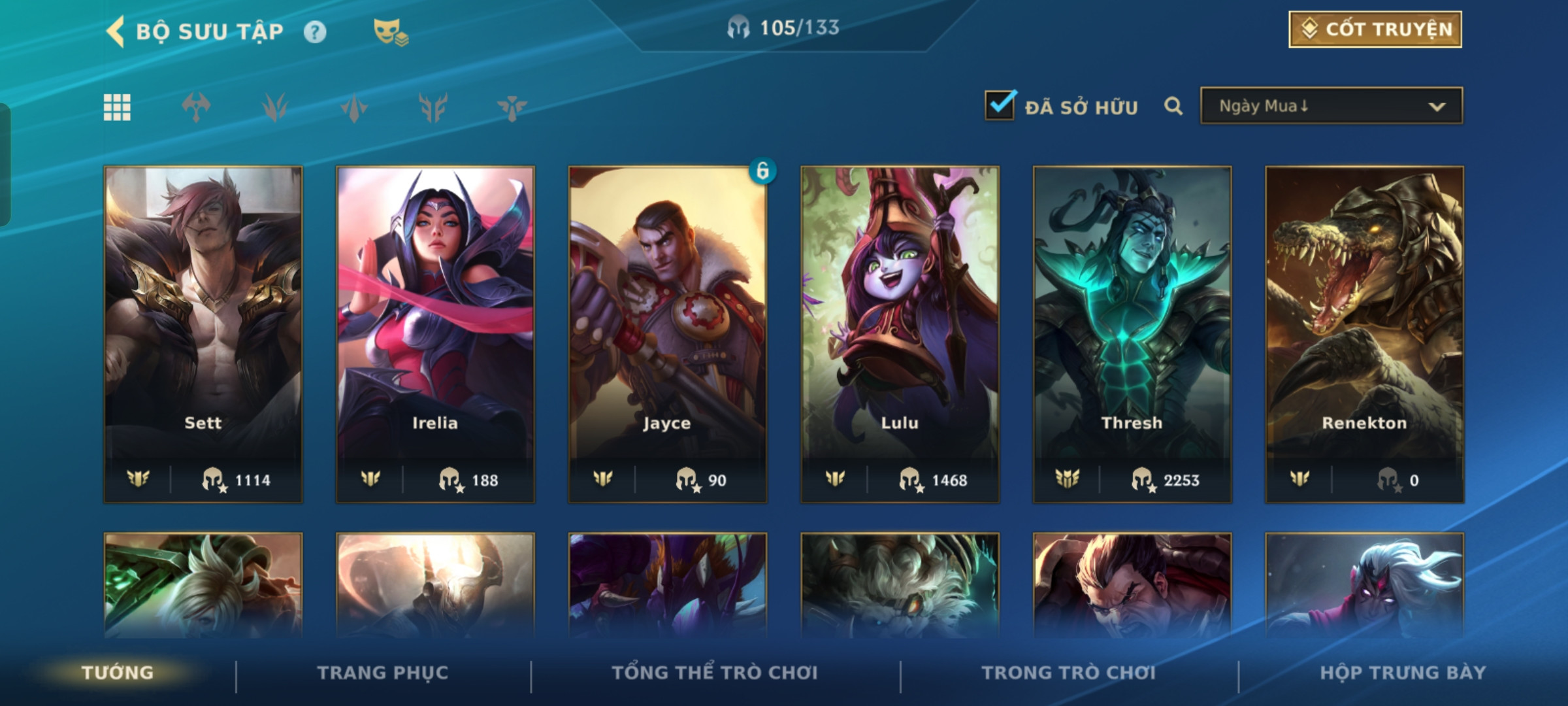Viewport: 1568px width, 706px height.
Task: Open the Jayce champion card
Action: coord(667,333)
